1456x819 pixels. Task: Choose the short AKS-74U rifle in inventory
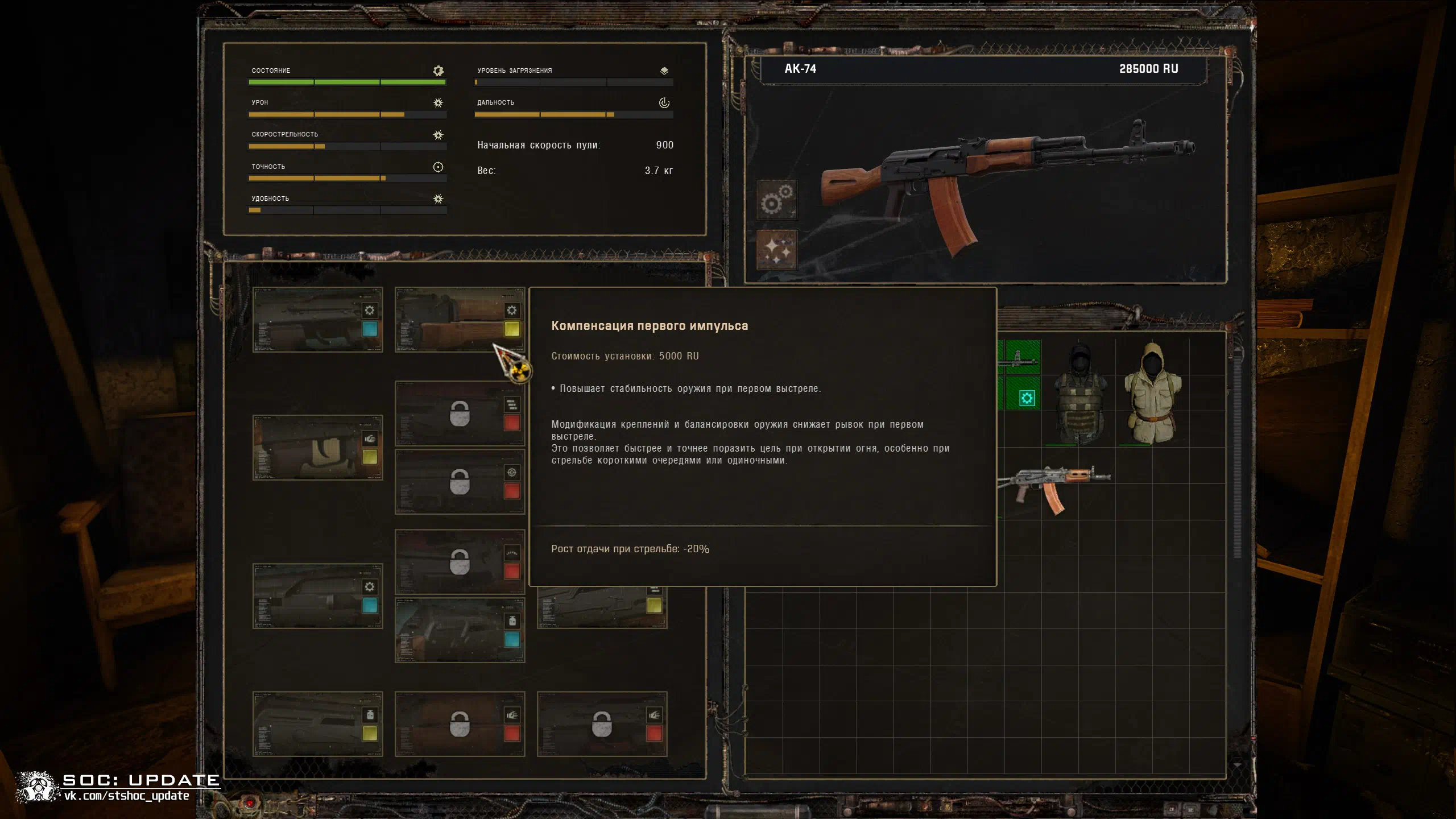click(x=1052, y=485)
